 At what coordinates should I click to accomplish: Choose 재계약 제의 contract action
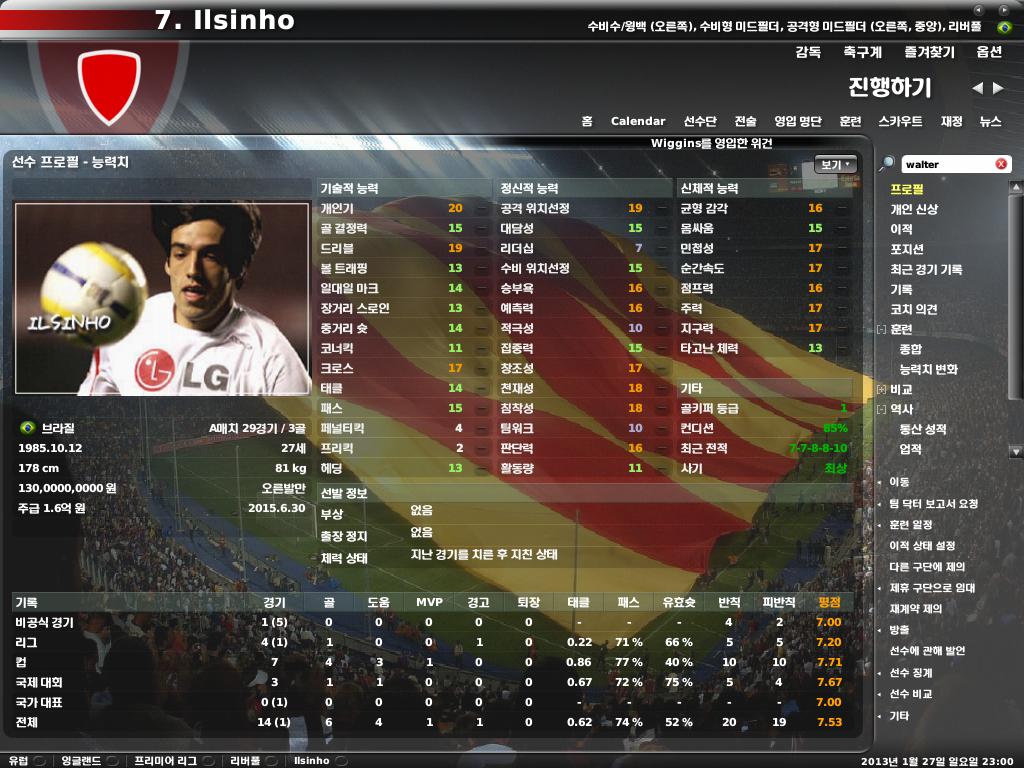coord(916,608)
